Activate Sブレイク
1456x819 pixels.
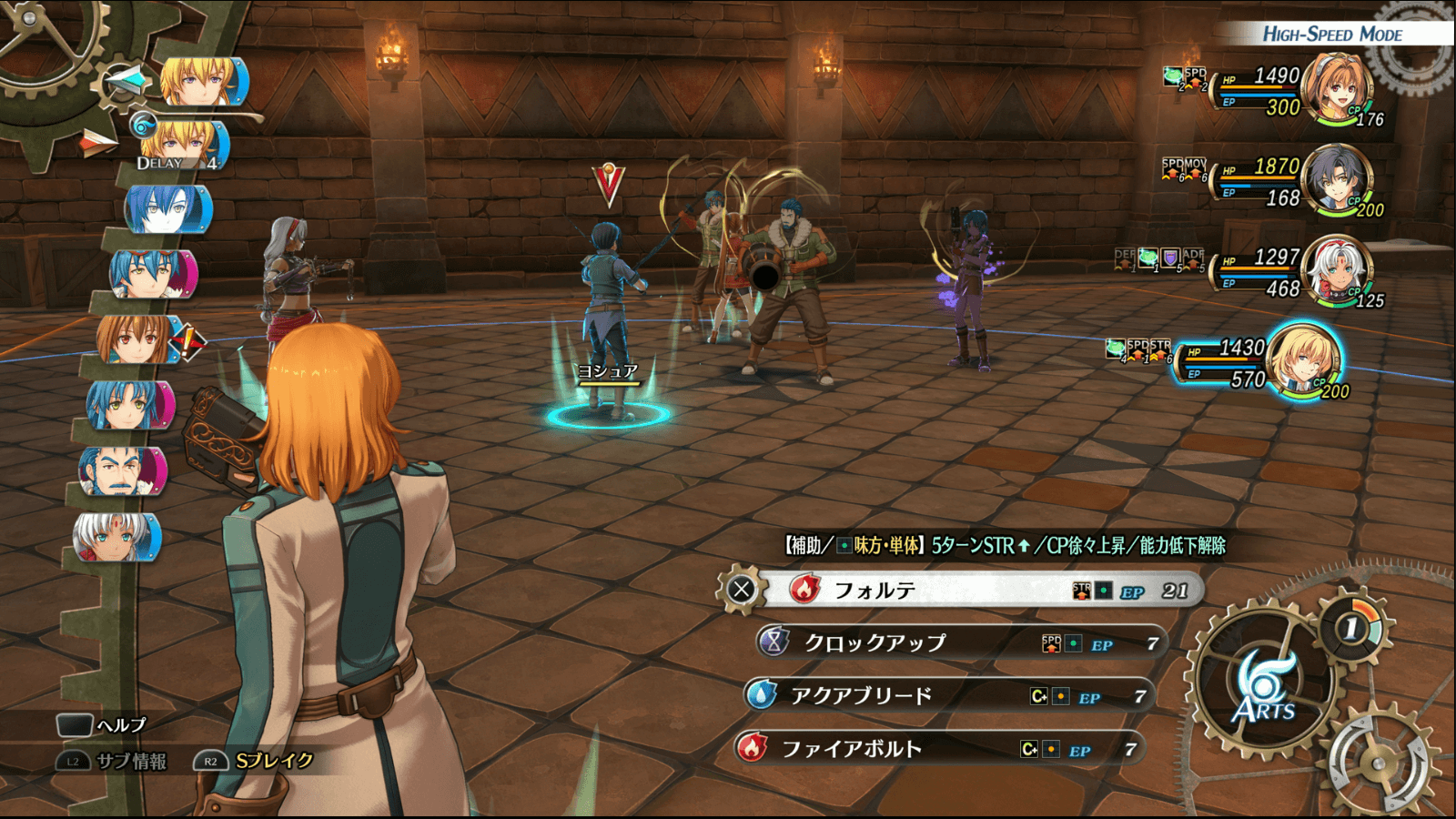tap(256, 761)
